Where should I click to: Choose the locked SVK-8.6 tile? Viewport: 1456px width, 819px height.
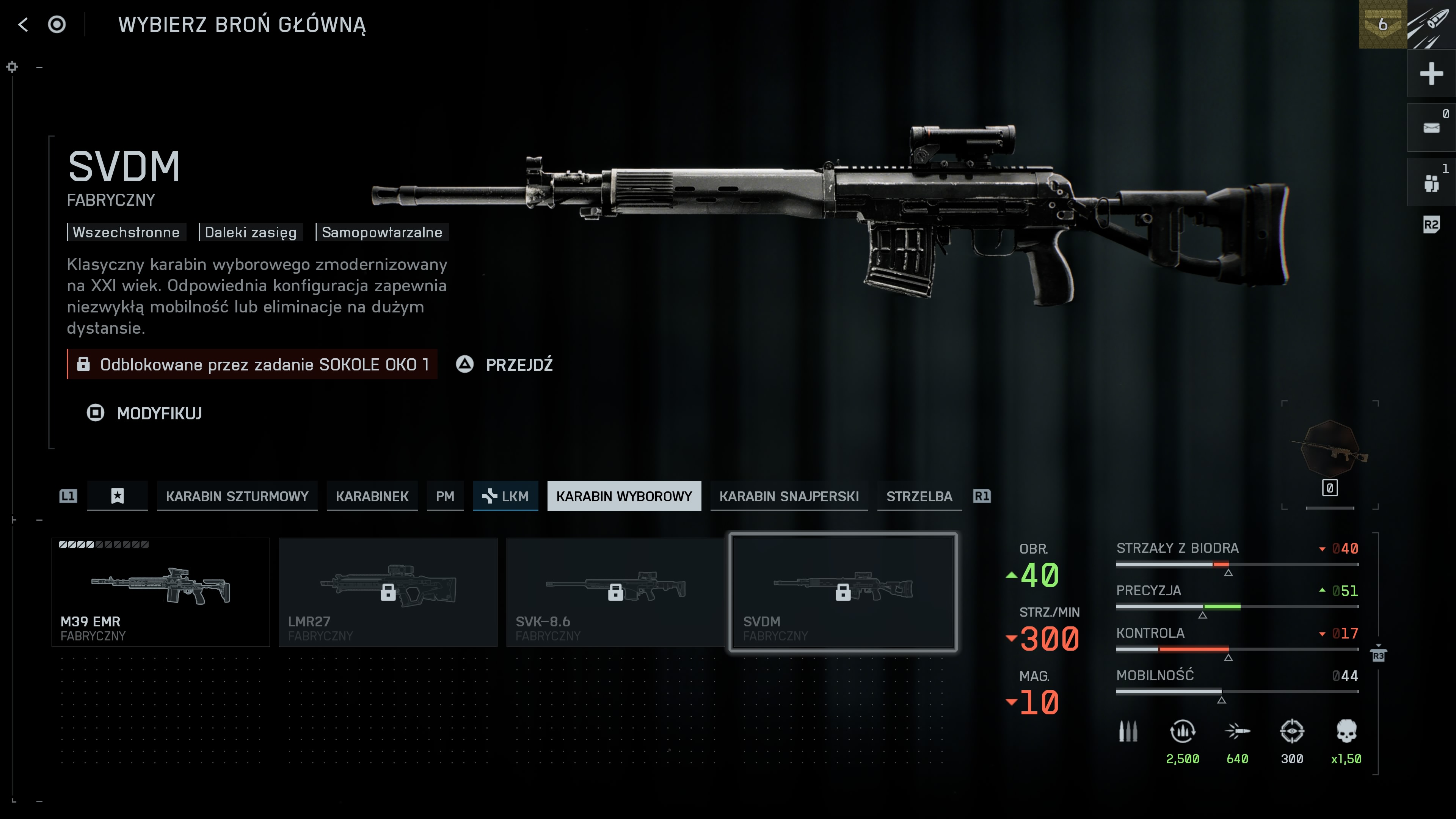615,591
